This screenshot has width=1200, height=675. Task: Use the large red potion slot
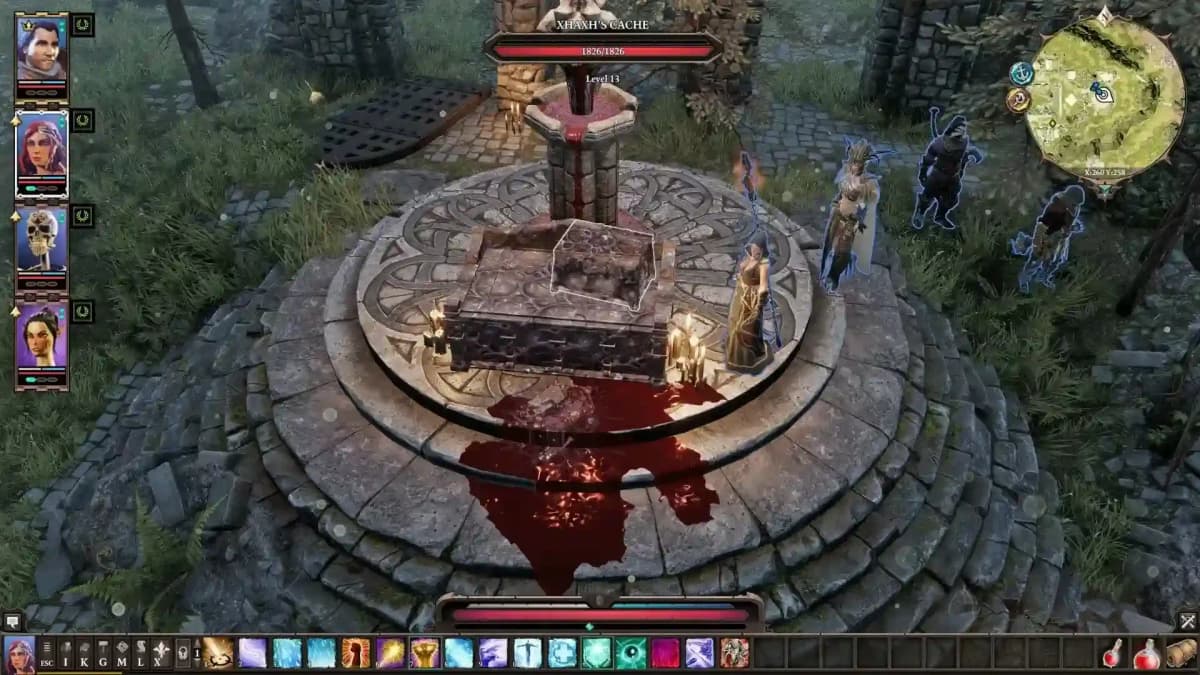point(1146,653)
